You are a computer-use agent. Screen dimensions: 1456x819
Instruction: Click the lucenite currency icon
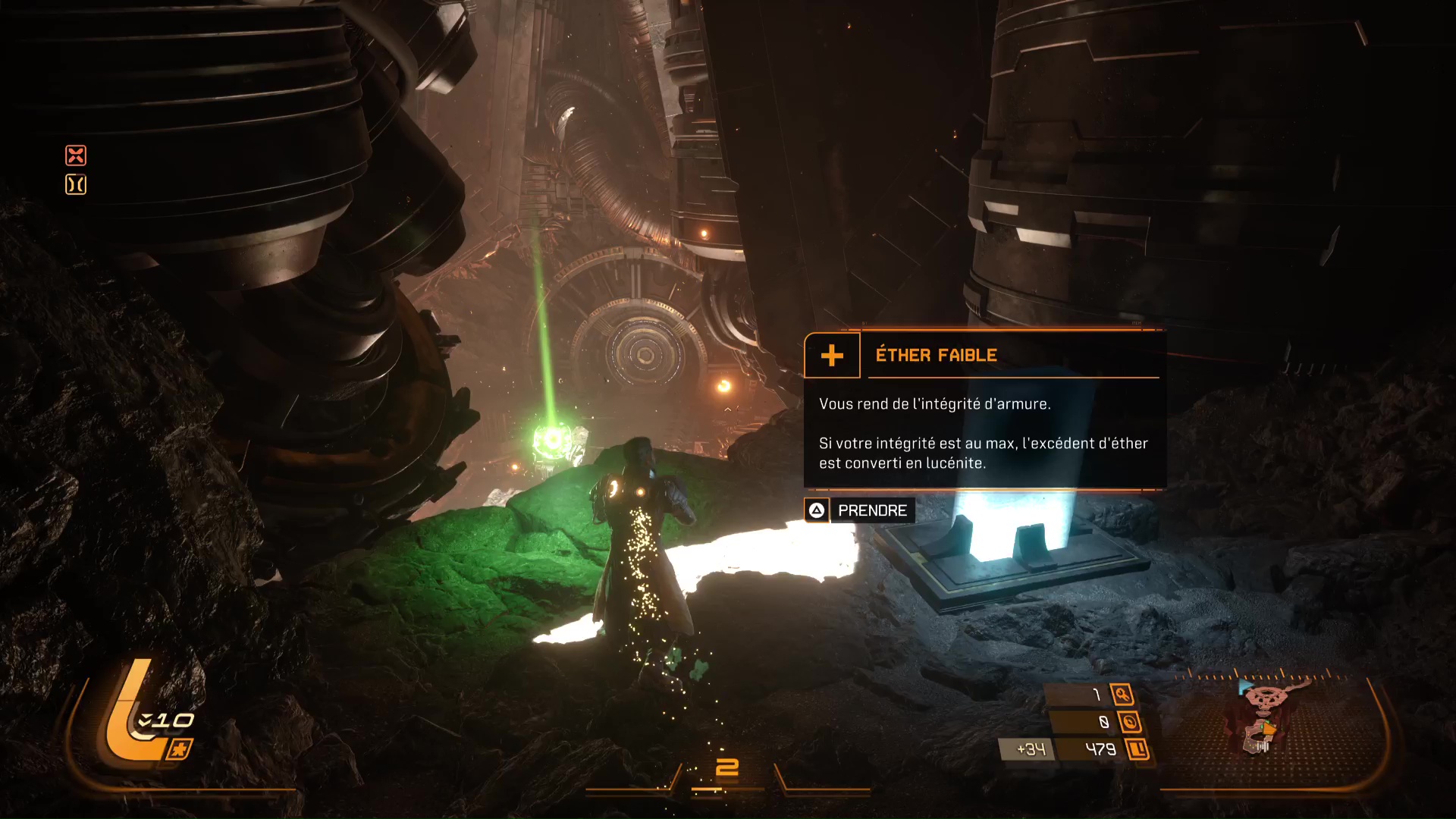(x=1137, y=750)
